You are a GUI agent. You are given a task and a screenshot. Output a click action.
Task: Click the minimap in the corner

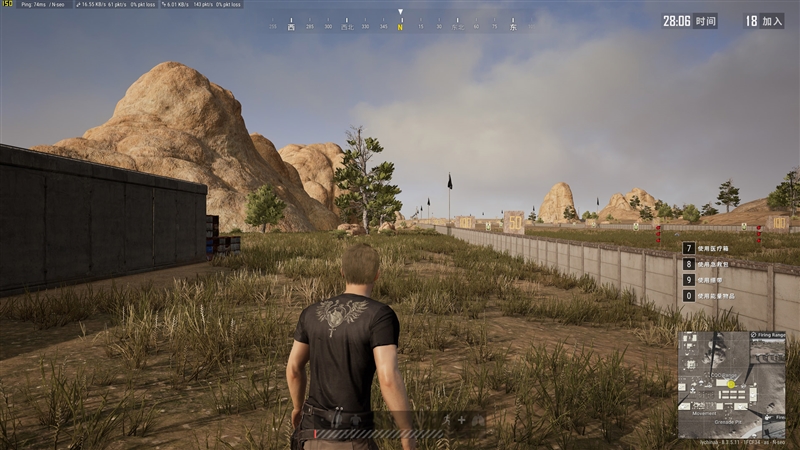pos(731,384)
